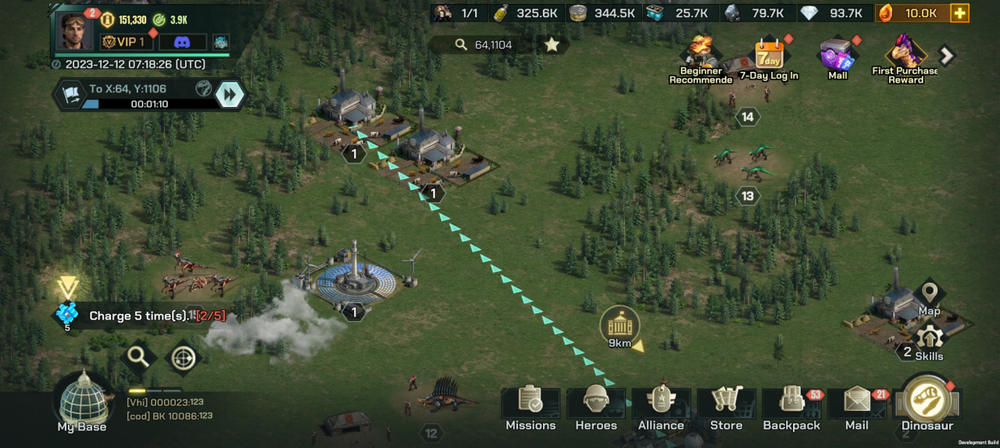The width and height of the screenshot is (1000, 448).
Task: Open the Store
Action: [726, 408]
